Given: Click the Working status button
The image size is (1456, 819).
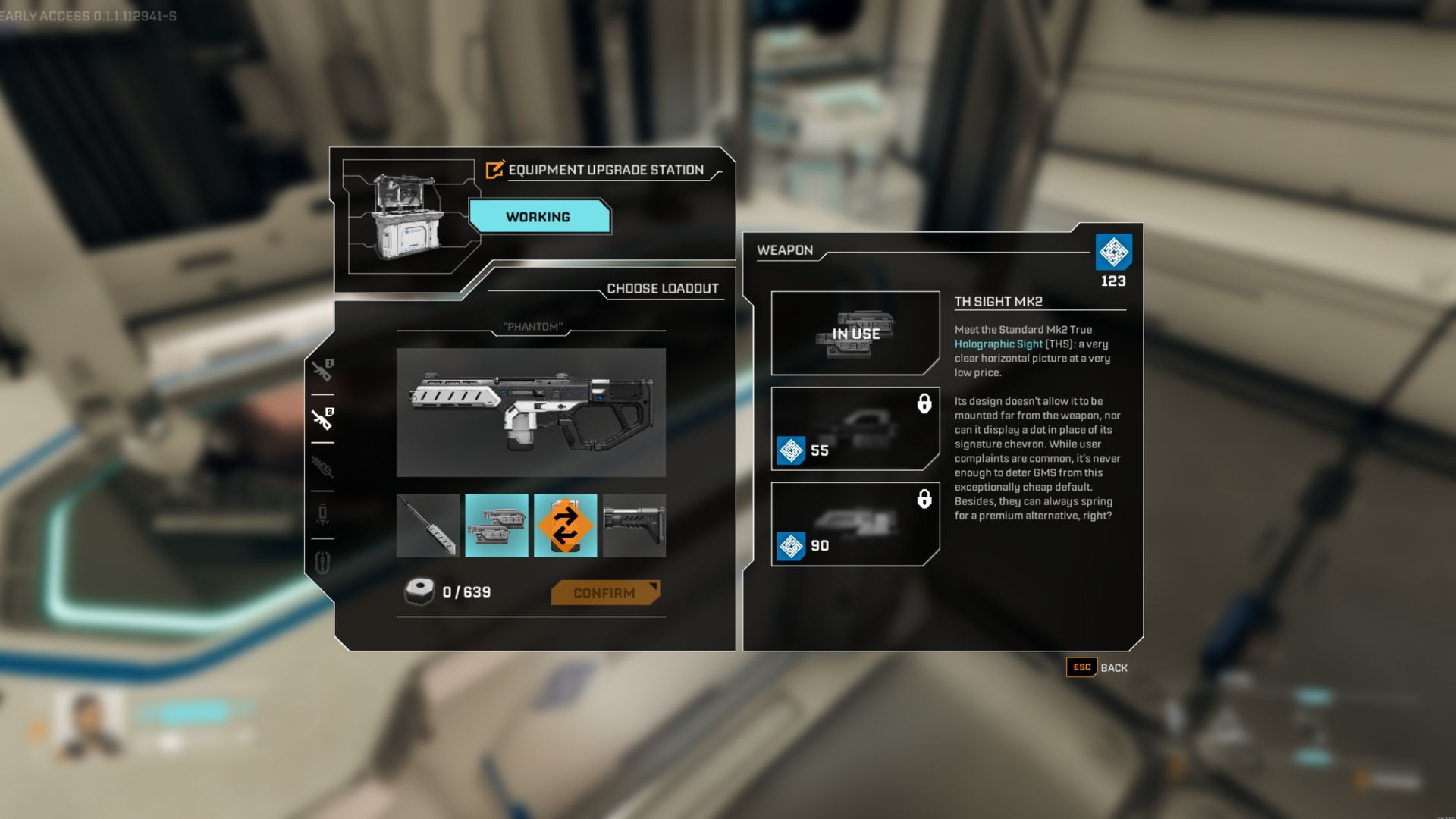Looking at the screenshot, I should pos(538,217).
